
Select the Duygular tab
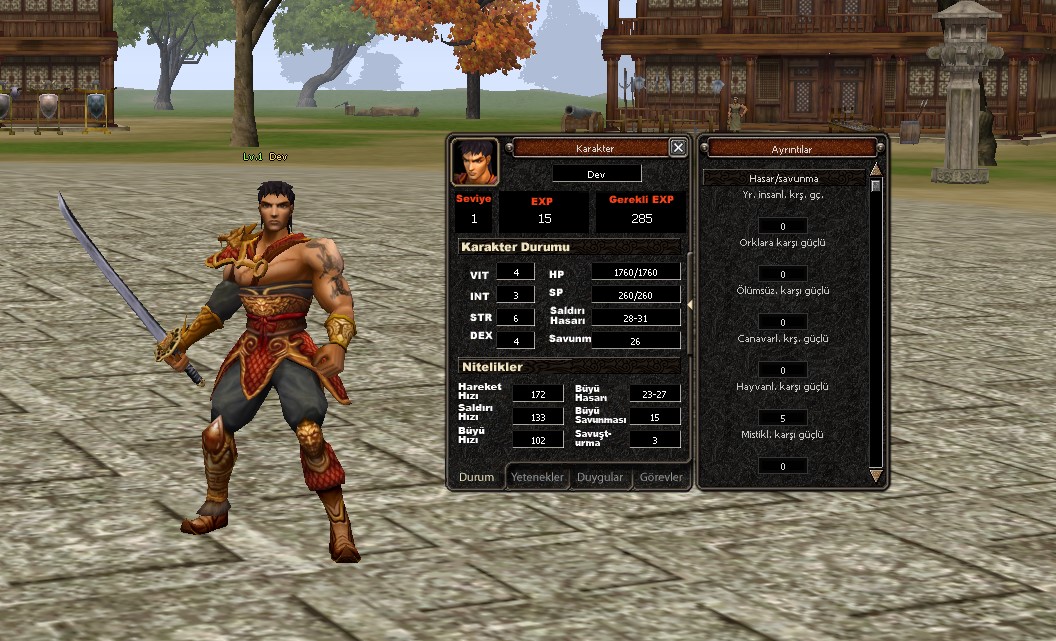[599, 477]
